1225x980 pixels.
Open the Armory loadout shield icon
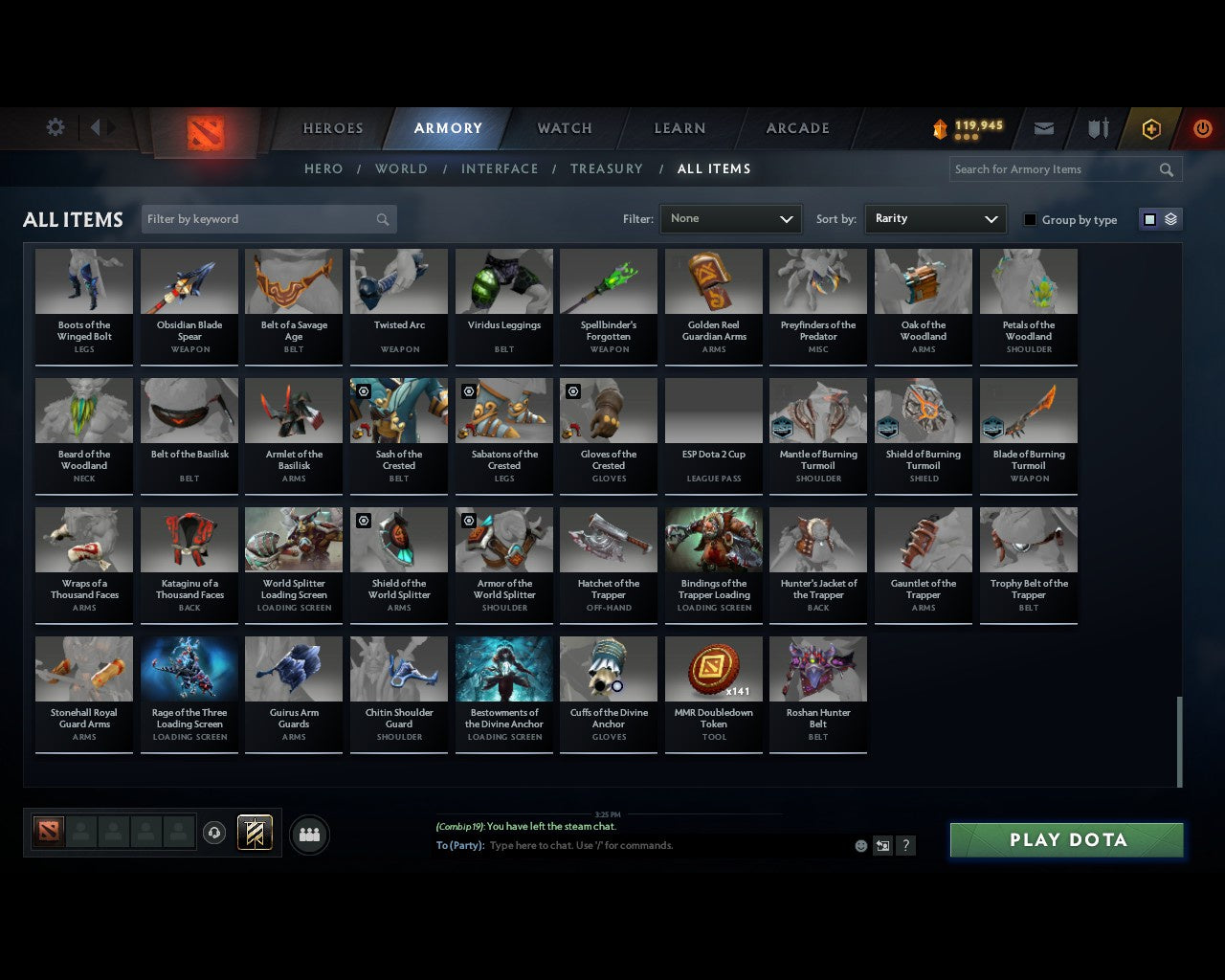1097,128
